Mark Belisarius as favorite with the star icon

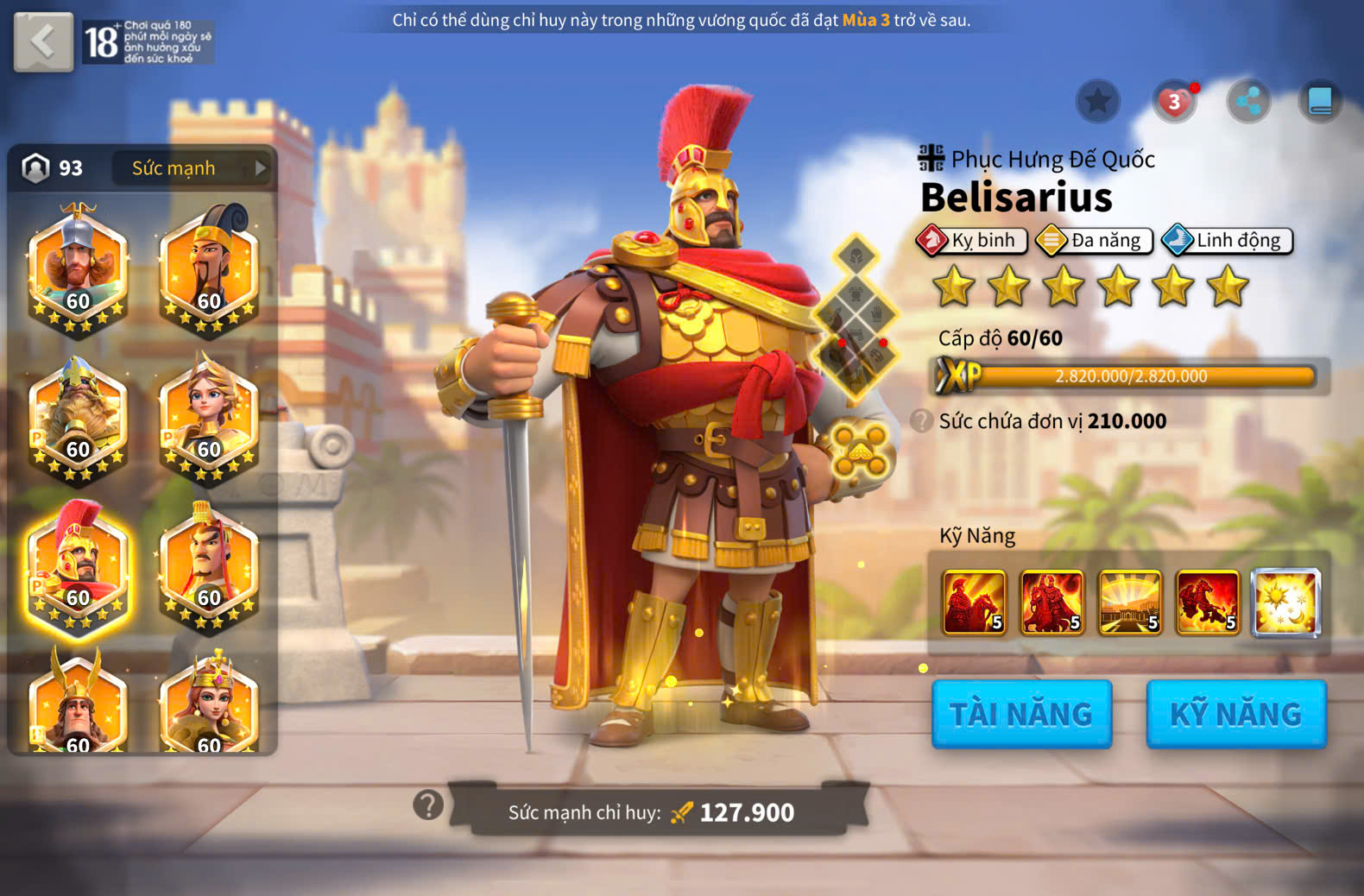click(1097, 102)
